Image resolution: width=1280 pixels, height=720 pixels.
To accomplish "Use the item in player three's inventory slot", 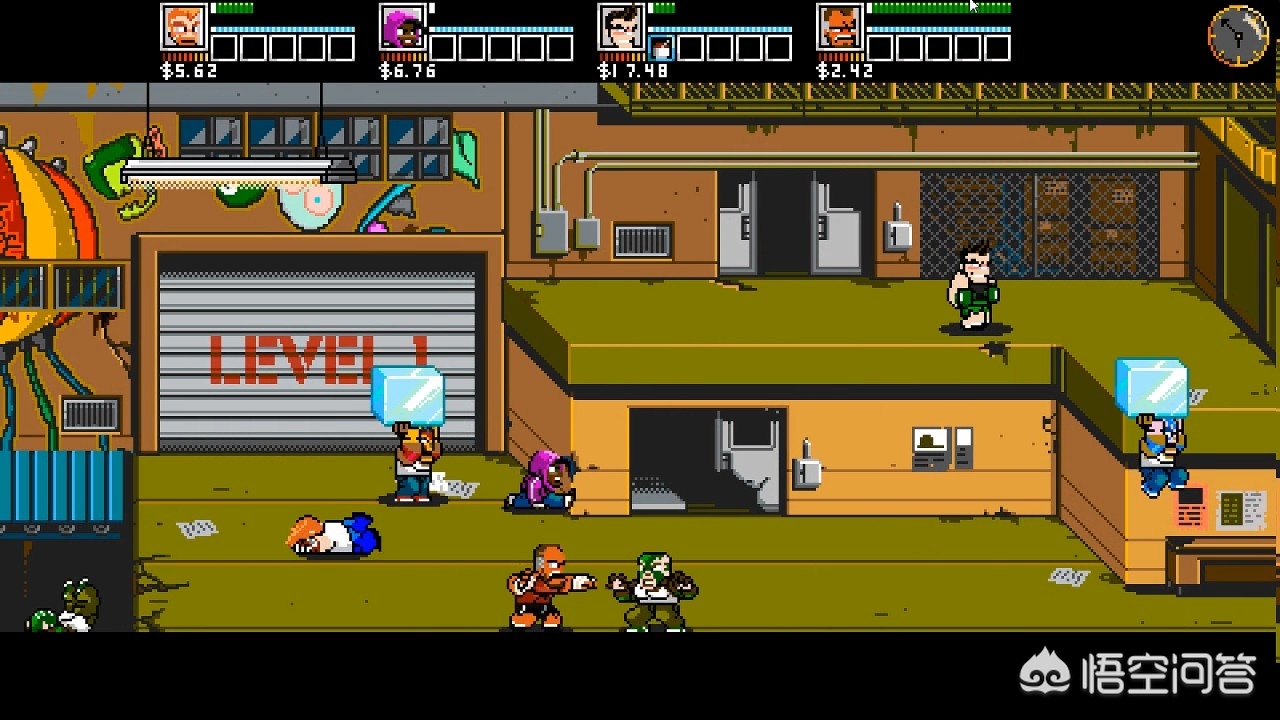I will tap(661, 48).
